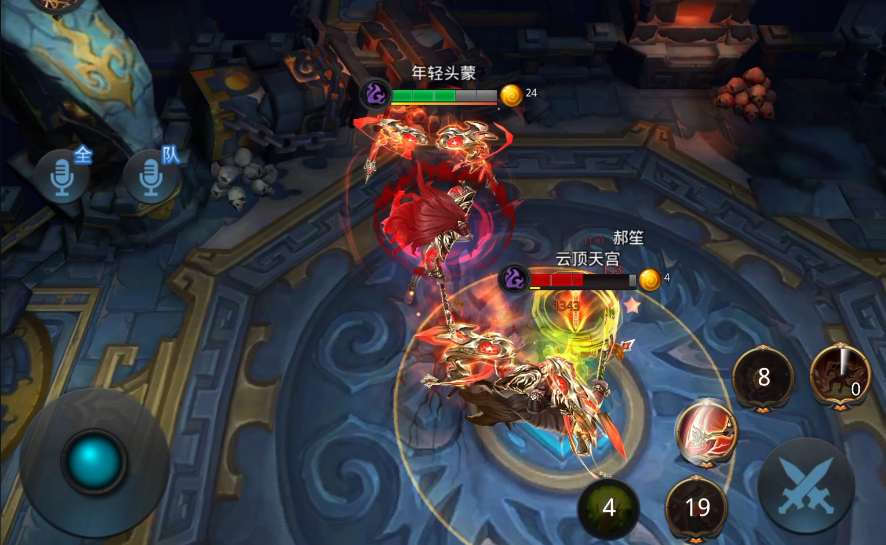Toggle the team (队) voice microphone

pos(151,177)
